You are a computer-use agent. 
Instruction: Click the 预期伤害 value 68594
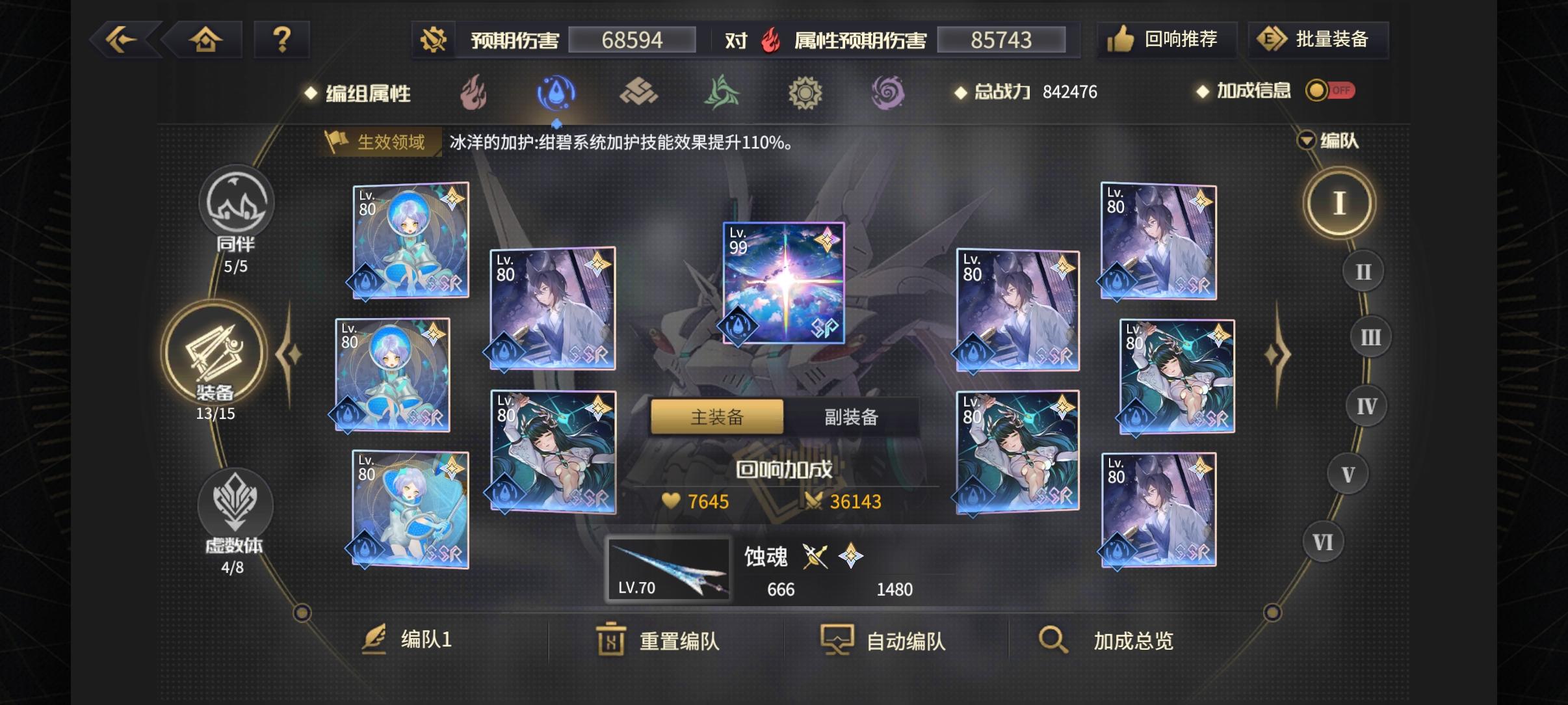click(634, 40)
